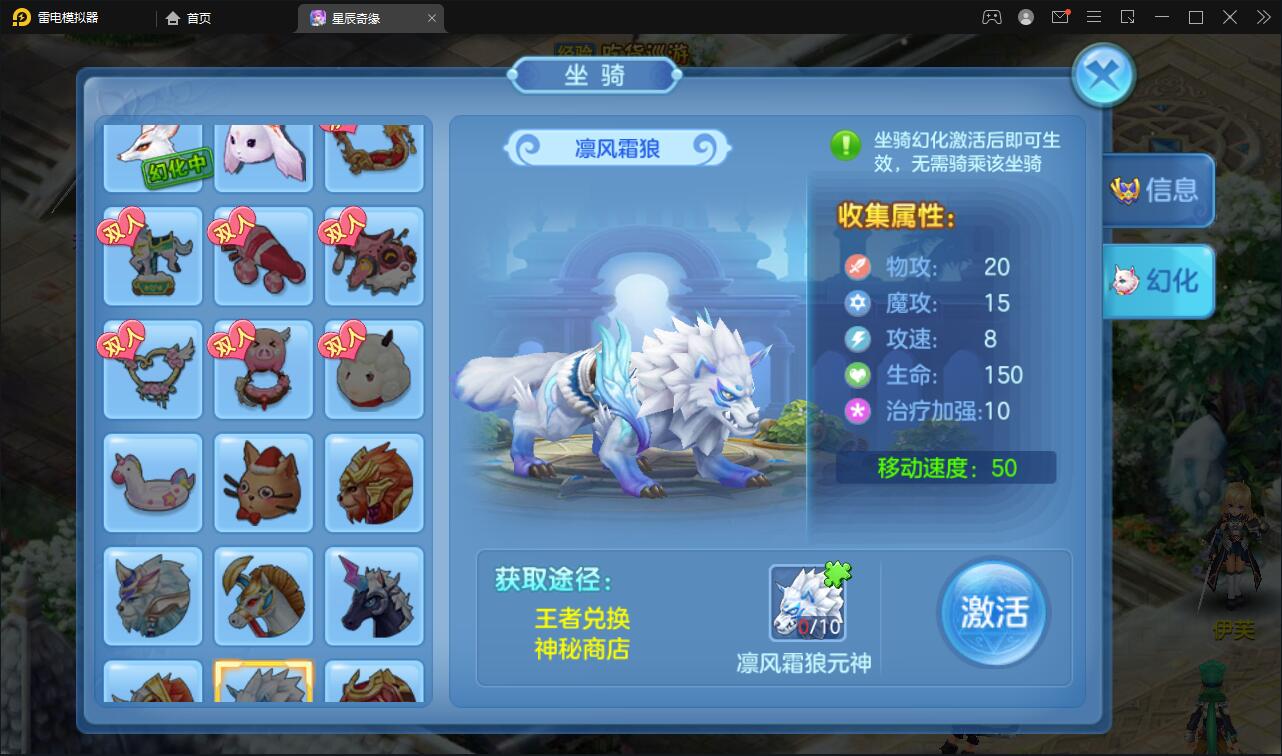
Task: Expand the double-chevron menu in the title bar
Action: coord(1262,17)
